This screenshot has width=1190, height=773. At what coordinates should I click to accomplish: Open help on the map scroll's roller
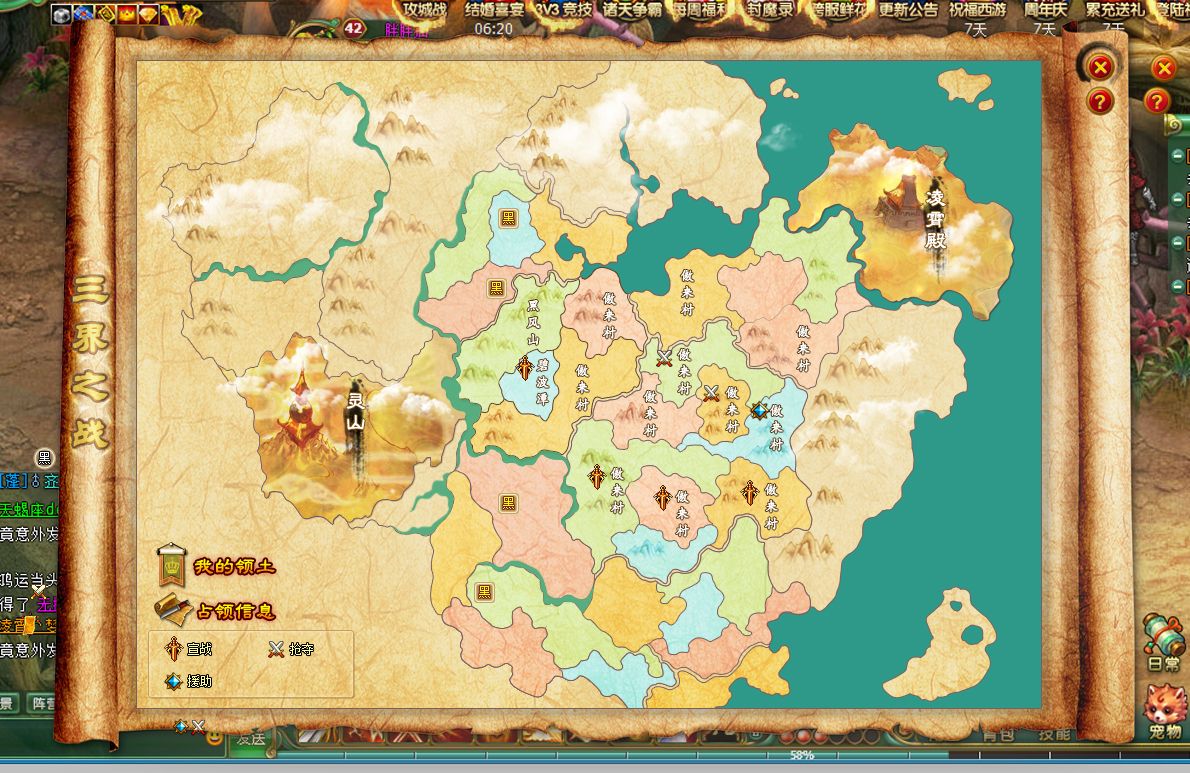[1100, 100]
